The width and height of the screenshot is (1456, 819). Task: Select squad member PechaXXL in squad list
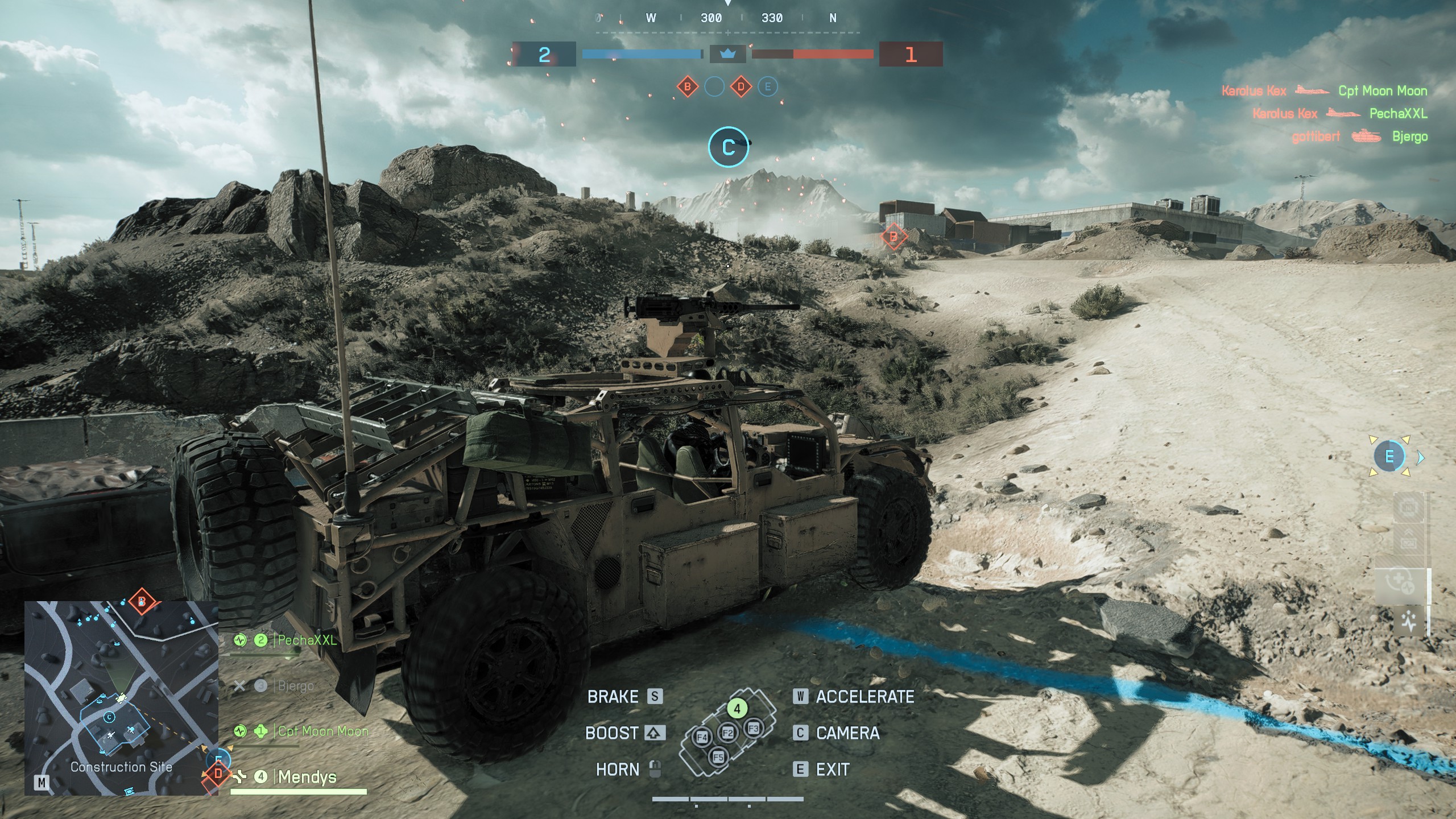pyautogui.click(x=307, y=640)
